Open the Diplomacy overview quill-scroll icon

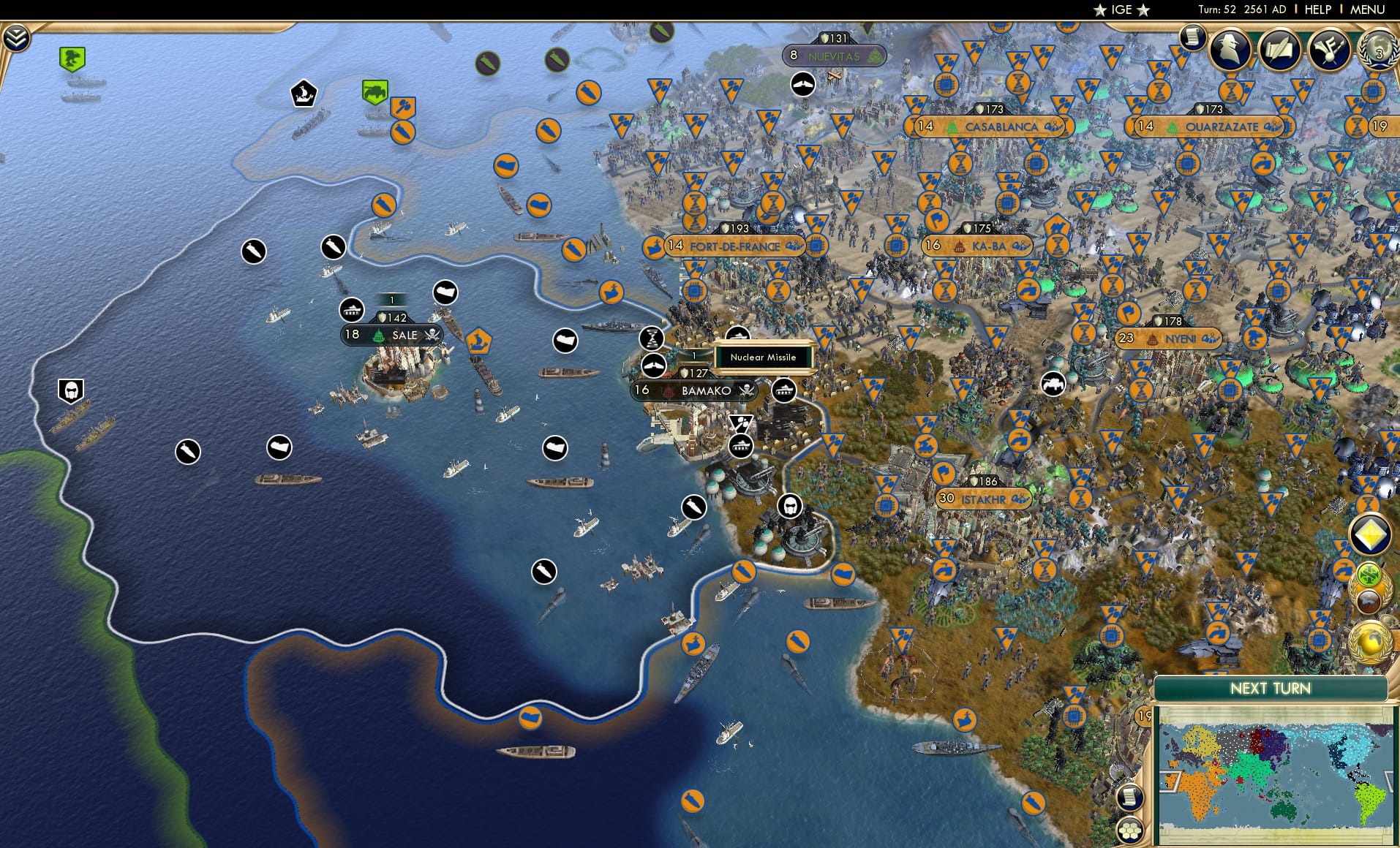(1280, 50)
